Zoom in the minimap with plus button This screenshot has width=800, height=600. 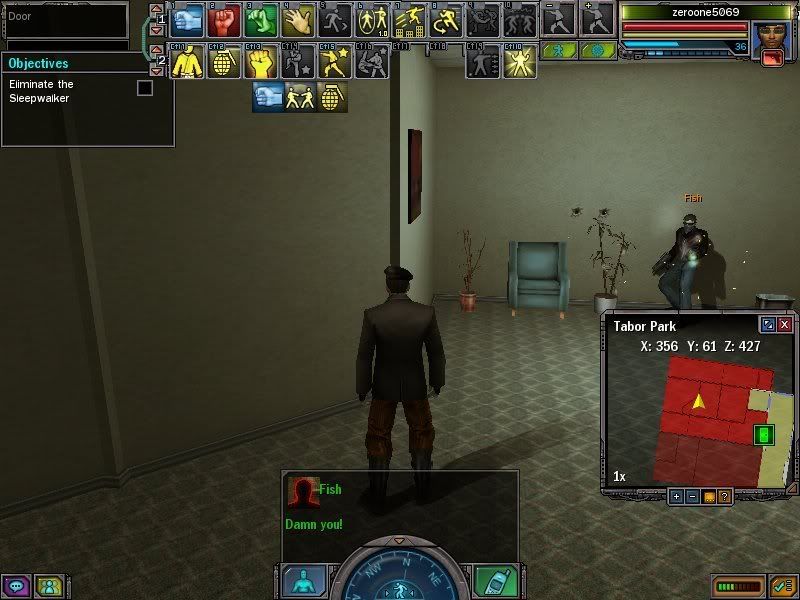pos(676,496)
